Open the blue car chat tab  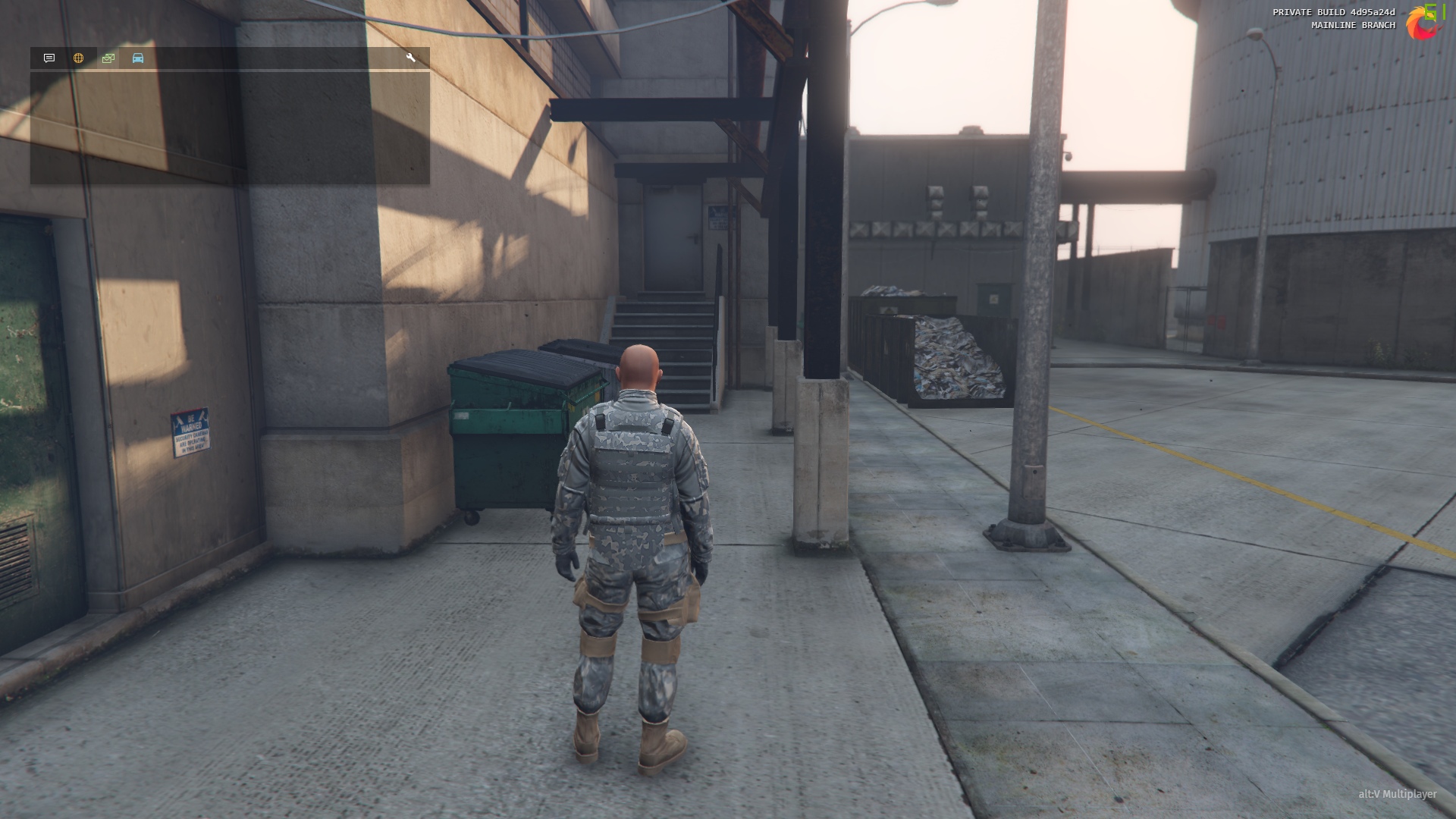point(138,58)
